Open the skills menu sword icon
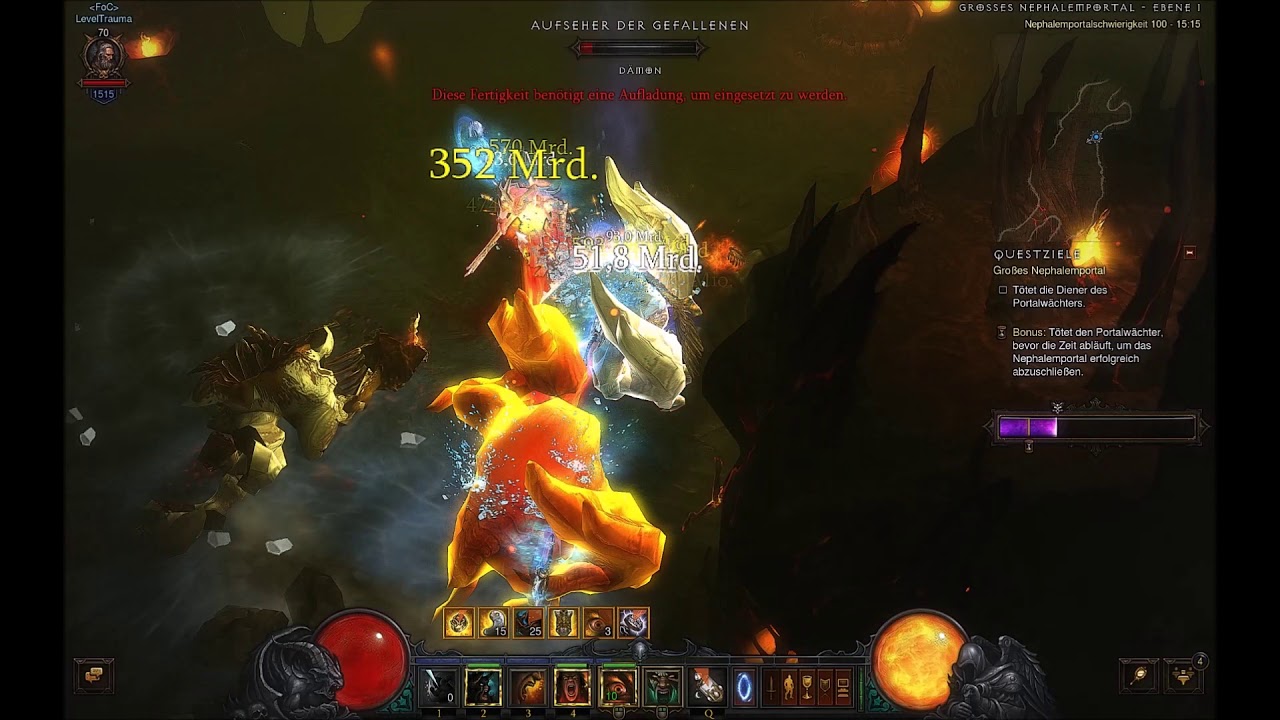 pos(772,688)
